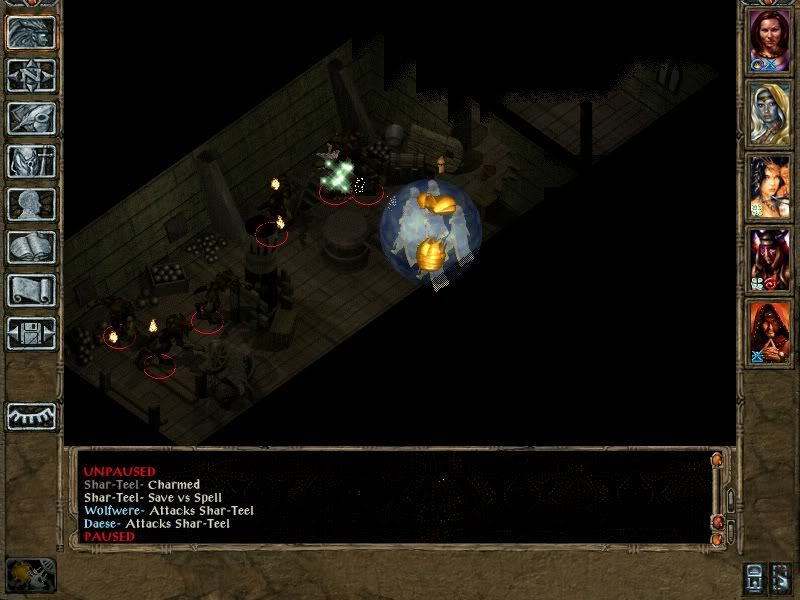The height and width of the screenshot is (600, 800).
Task: Open the inventory screen
Action: click(x=31, y=161)
